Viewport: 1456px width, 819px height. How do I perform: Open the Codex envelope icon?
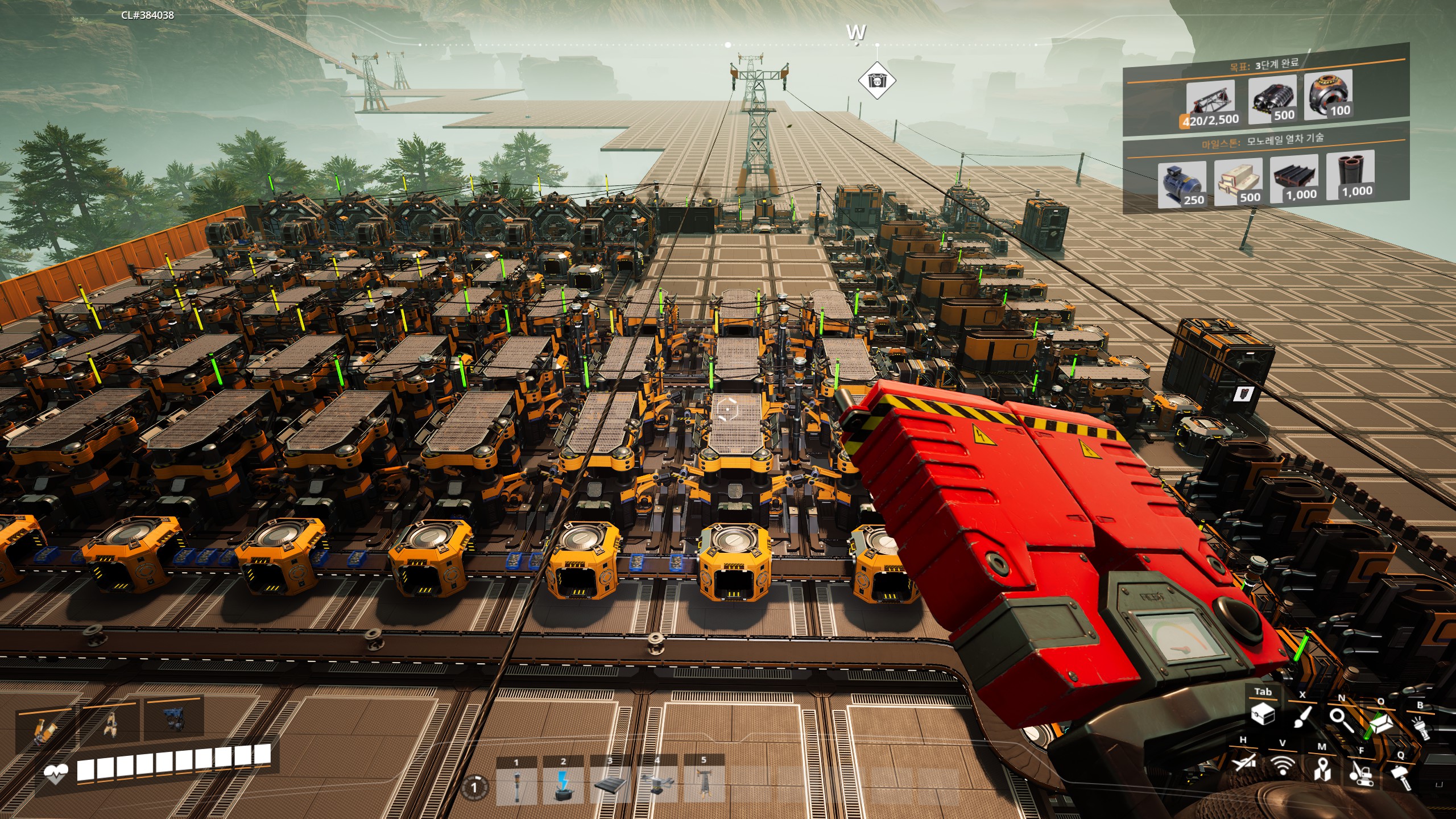pyautogui.click(x=1381, y=723)
